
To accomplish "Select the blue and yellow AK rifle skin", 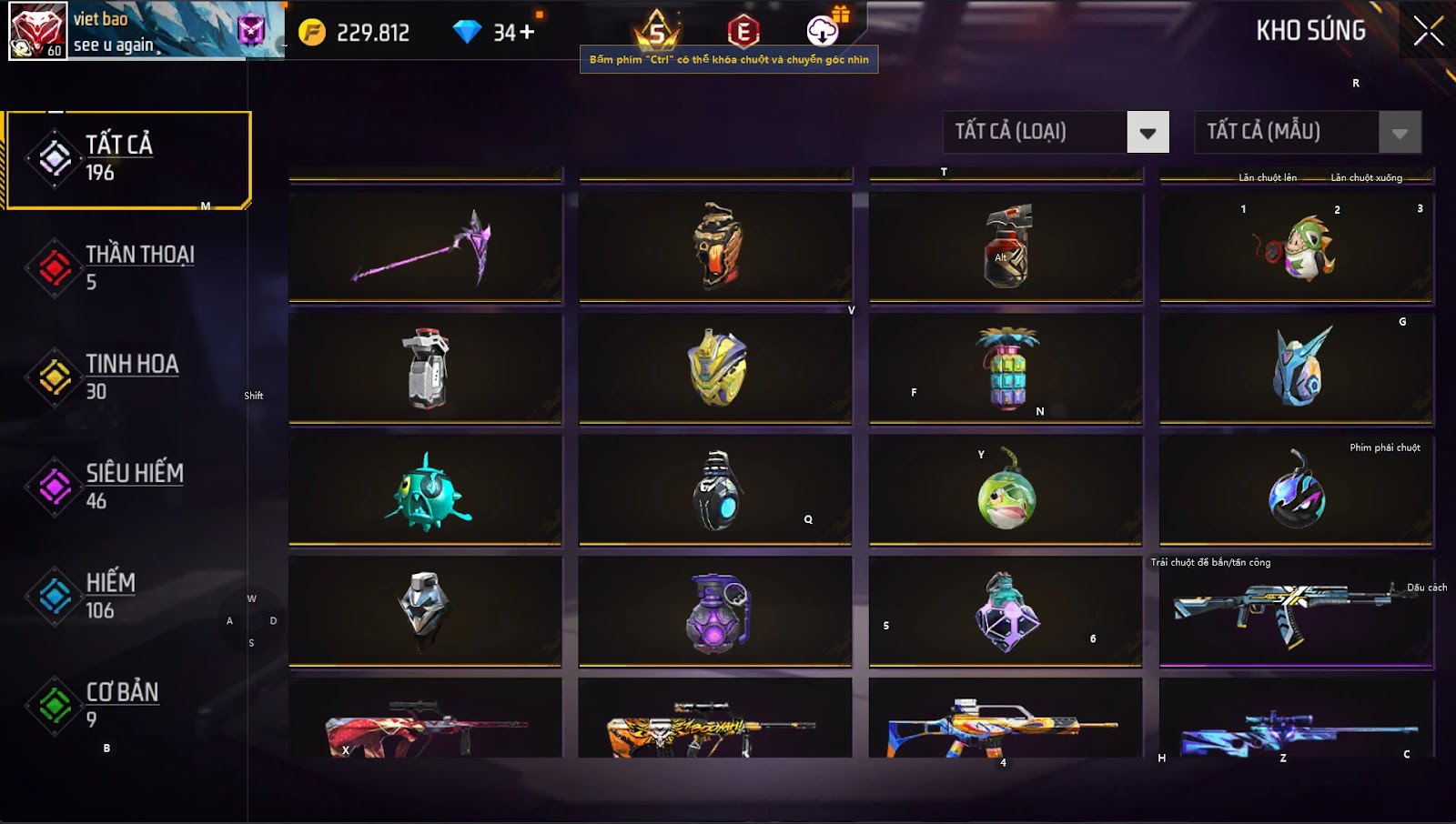I will click(x=1297, y=611).
